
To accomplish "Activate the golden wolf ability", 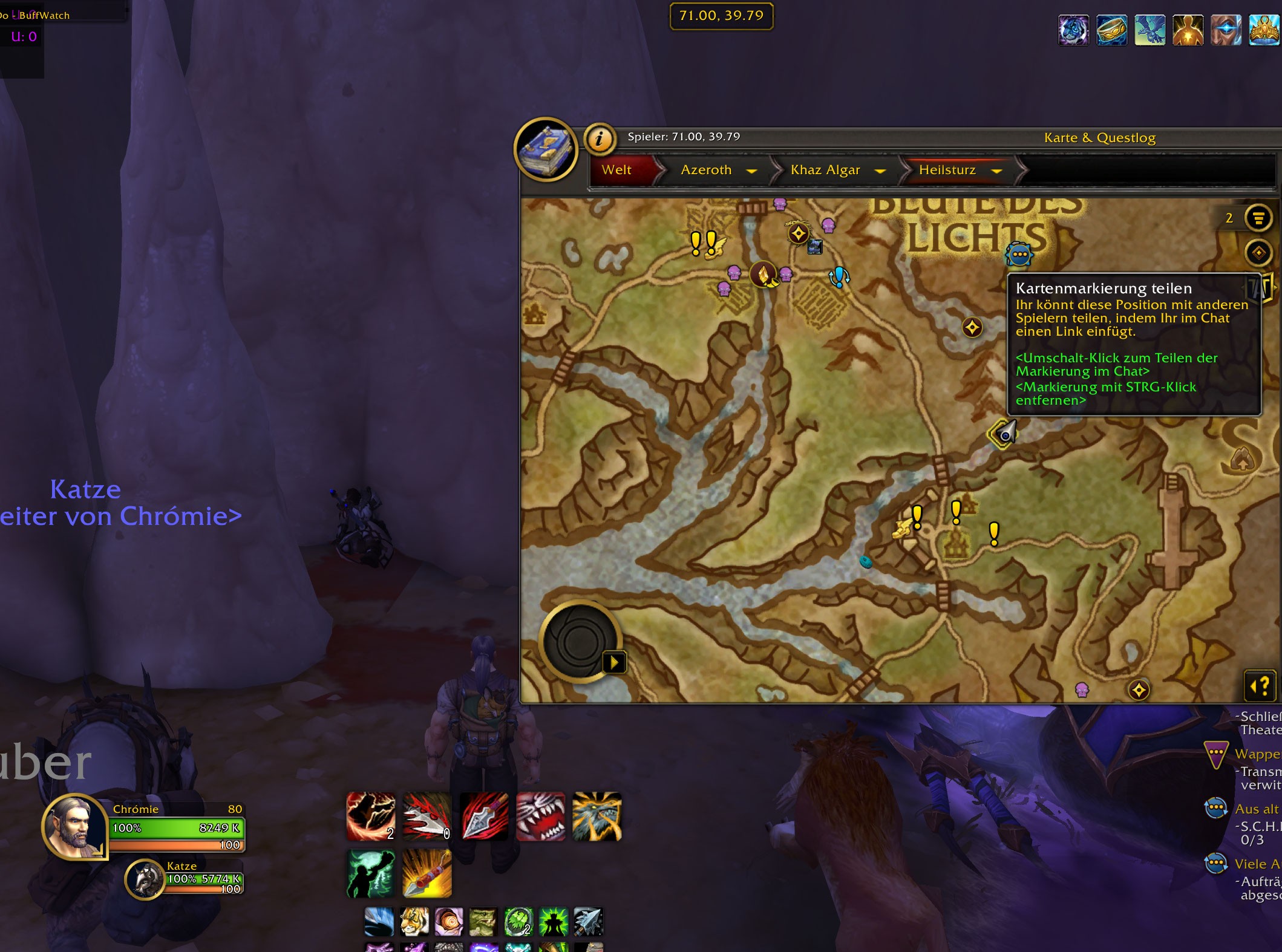I will point(597,817).
